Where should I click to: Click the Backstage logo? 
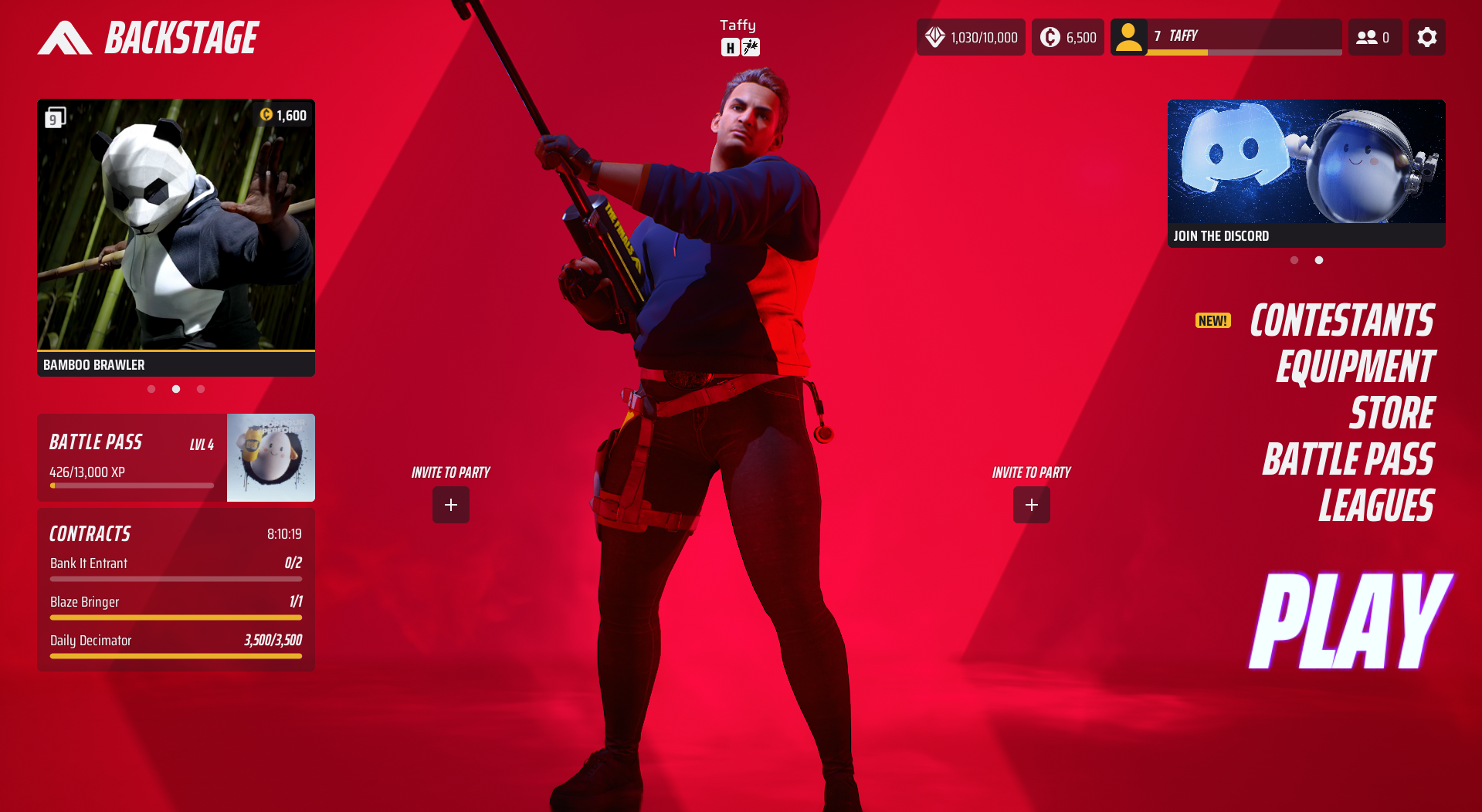[147, 36]
